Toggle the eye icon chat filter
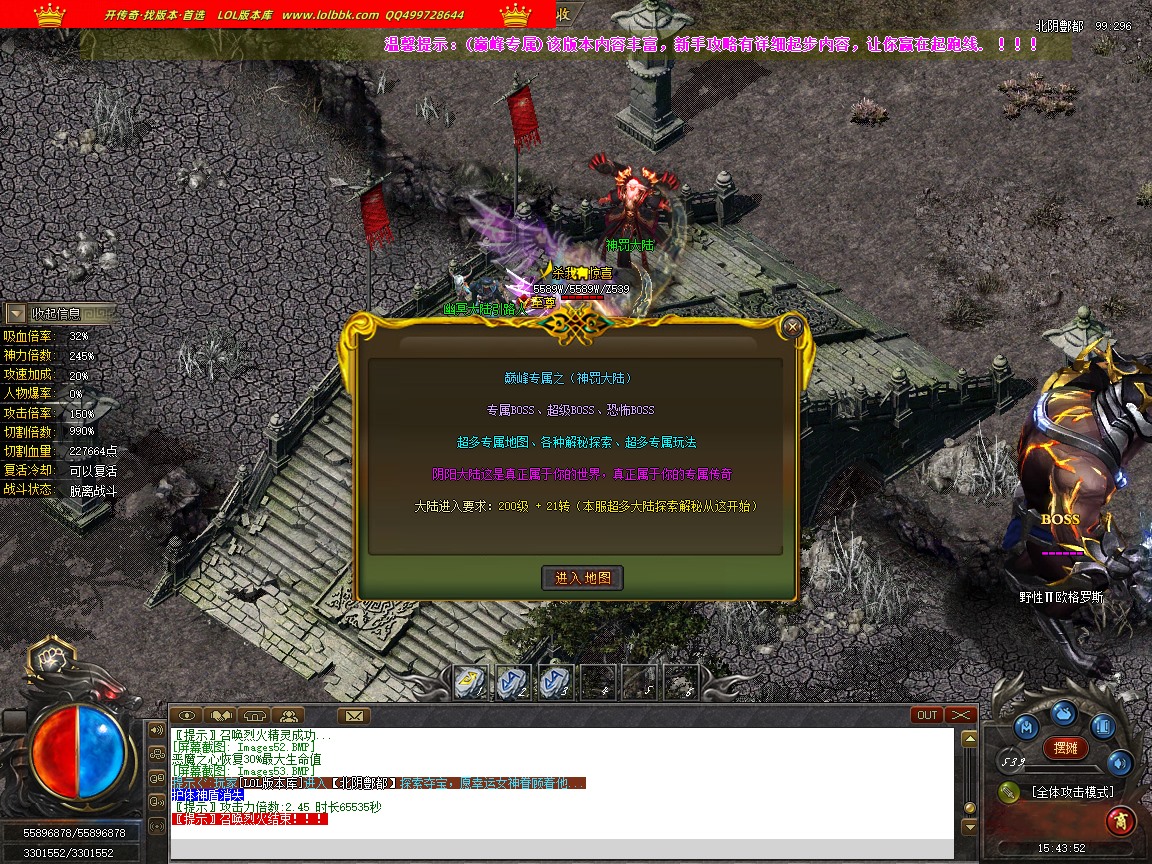Viewport: 1152px width, 864px height. 186,715
